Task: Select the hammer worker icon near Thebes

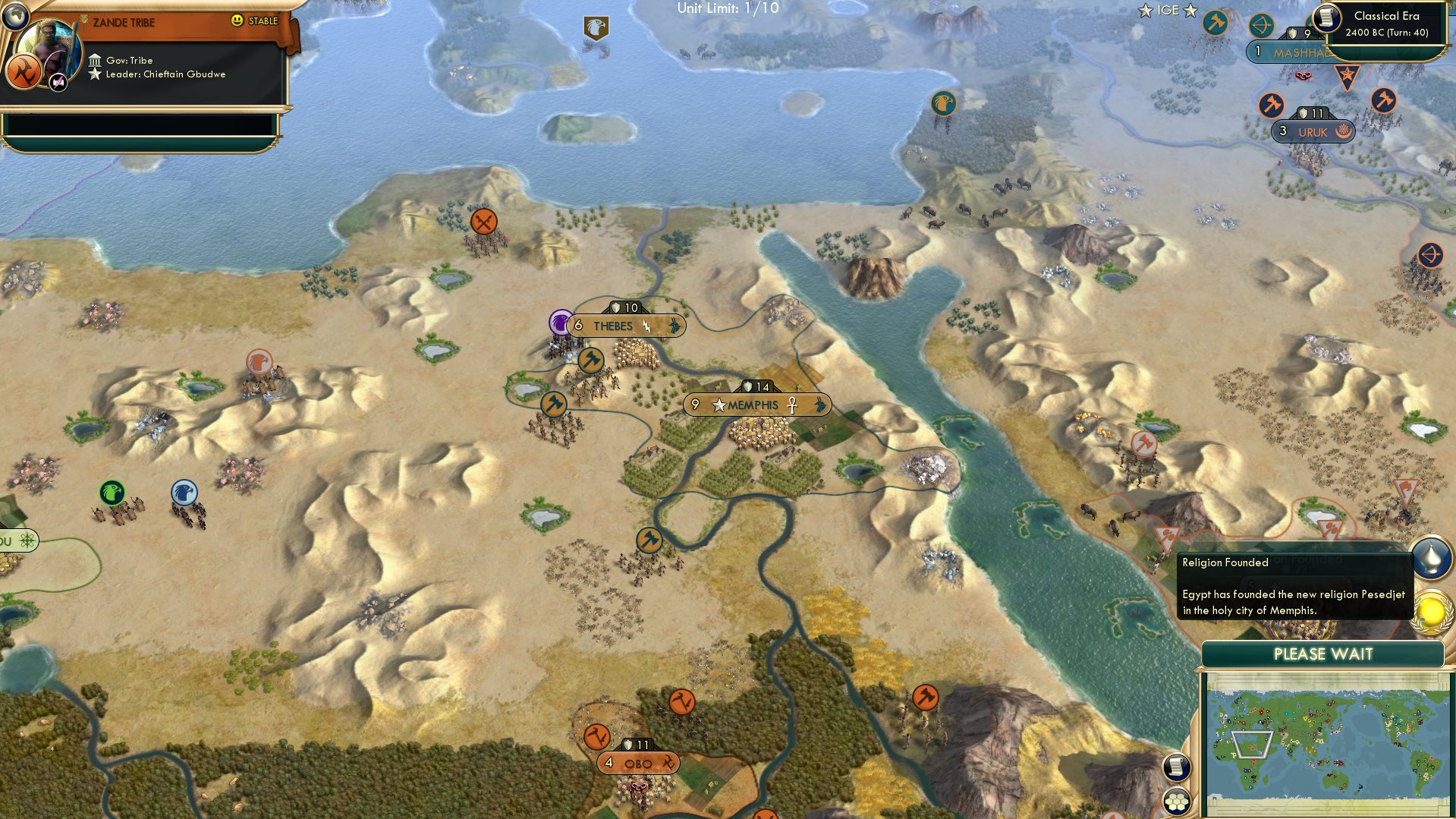Action: point(591,362)
